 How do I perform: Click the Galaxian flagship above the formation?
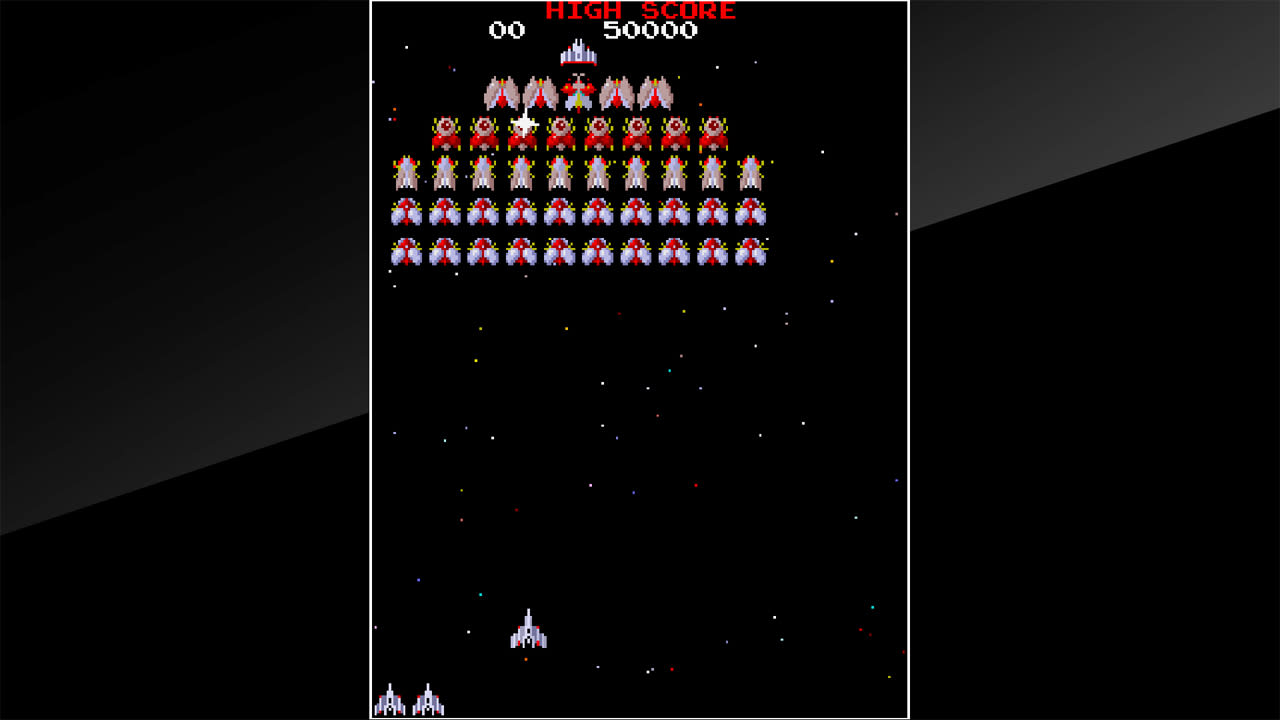coord(576,55)
